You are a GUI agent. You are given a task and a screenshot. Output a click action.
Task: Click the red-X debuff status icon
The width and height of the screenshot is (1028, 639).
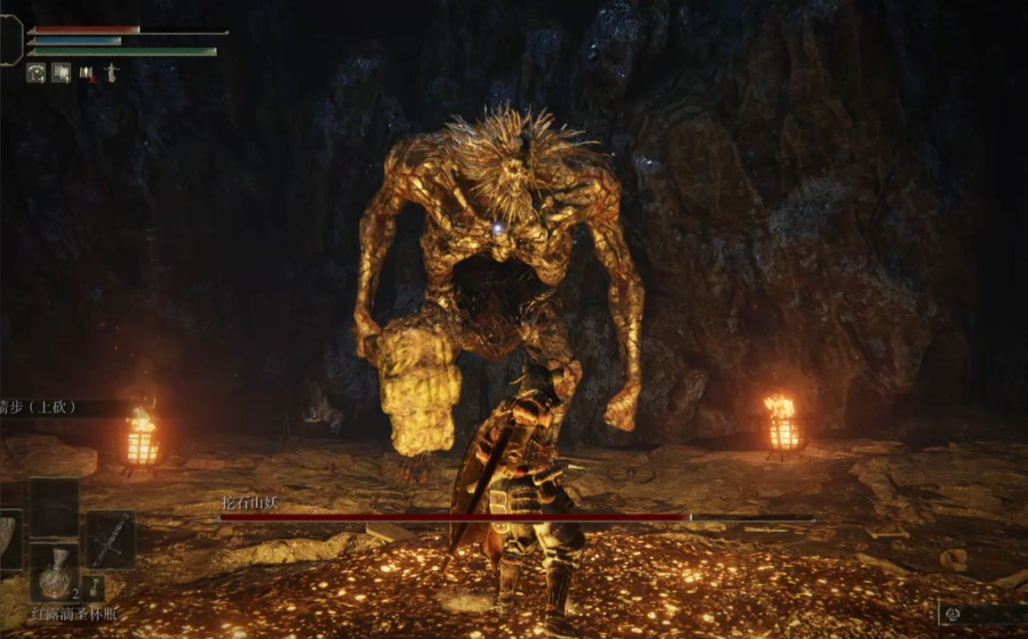click(x=87, y=73)
